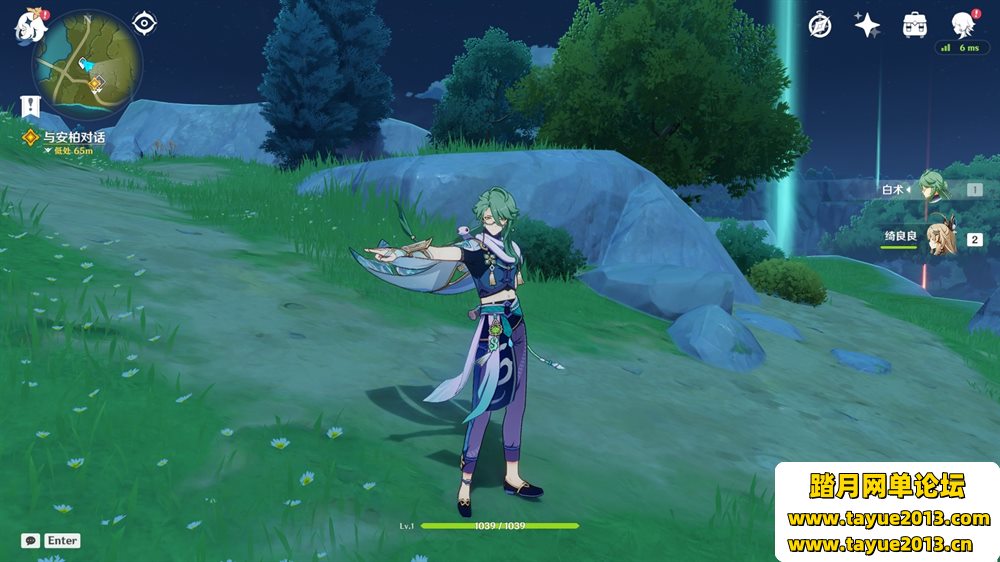Image resolution: width=1000 pixels, height=562 pixels.
Task: Open the backpack inventory icon
Action: point(914,25)
